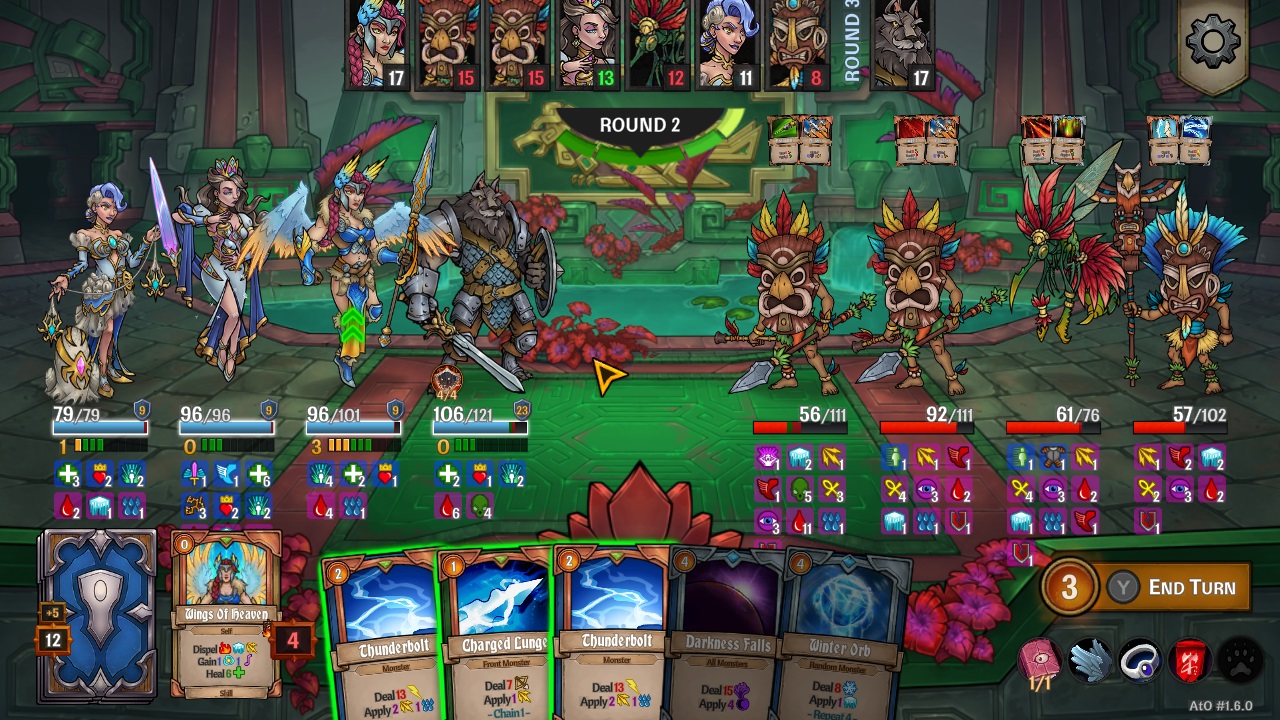Open the settings gear menu
This screenshot has width=1280, height=720.
pos(1213,40)
